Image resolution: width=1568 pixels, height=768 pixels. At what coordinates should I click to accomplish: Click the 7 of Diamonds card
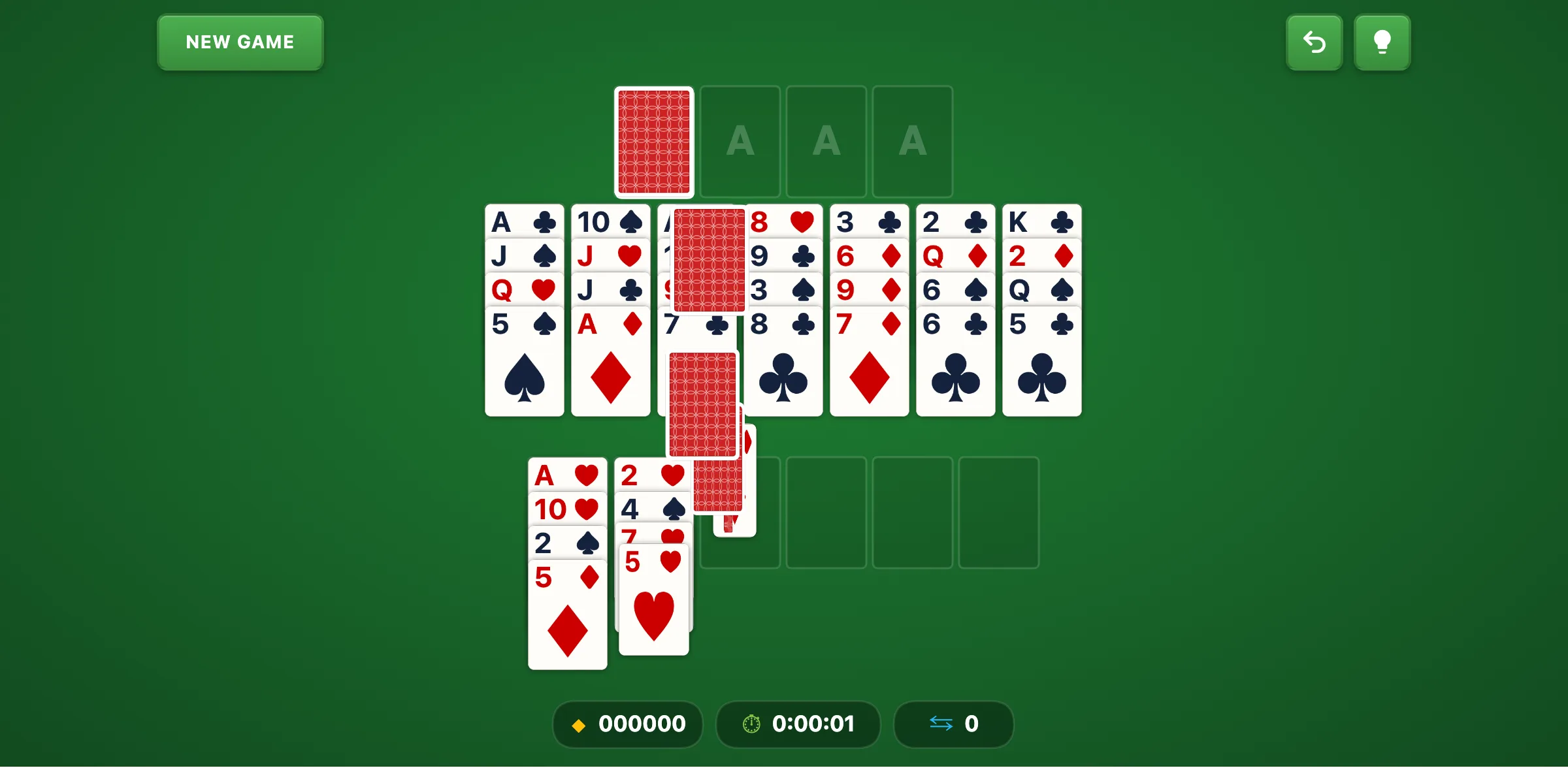click(869, 323)
